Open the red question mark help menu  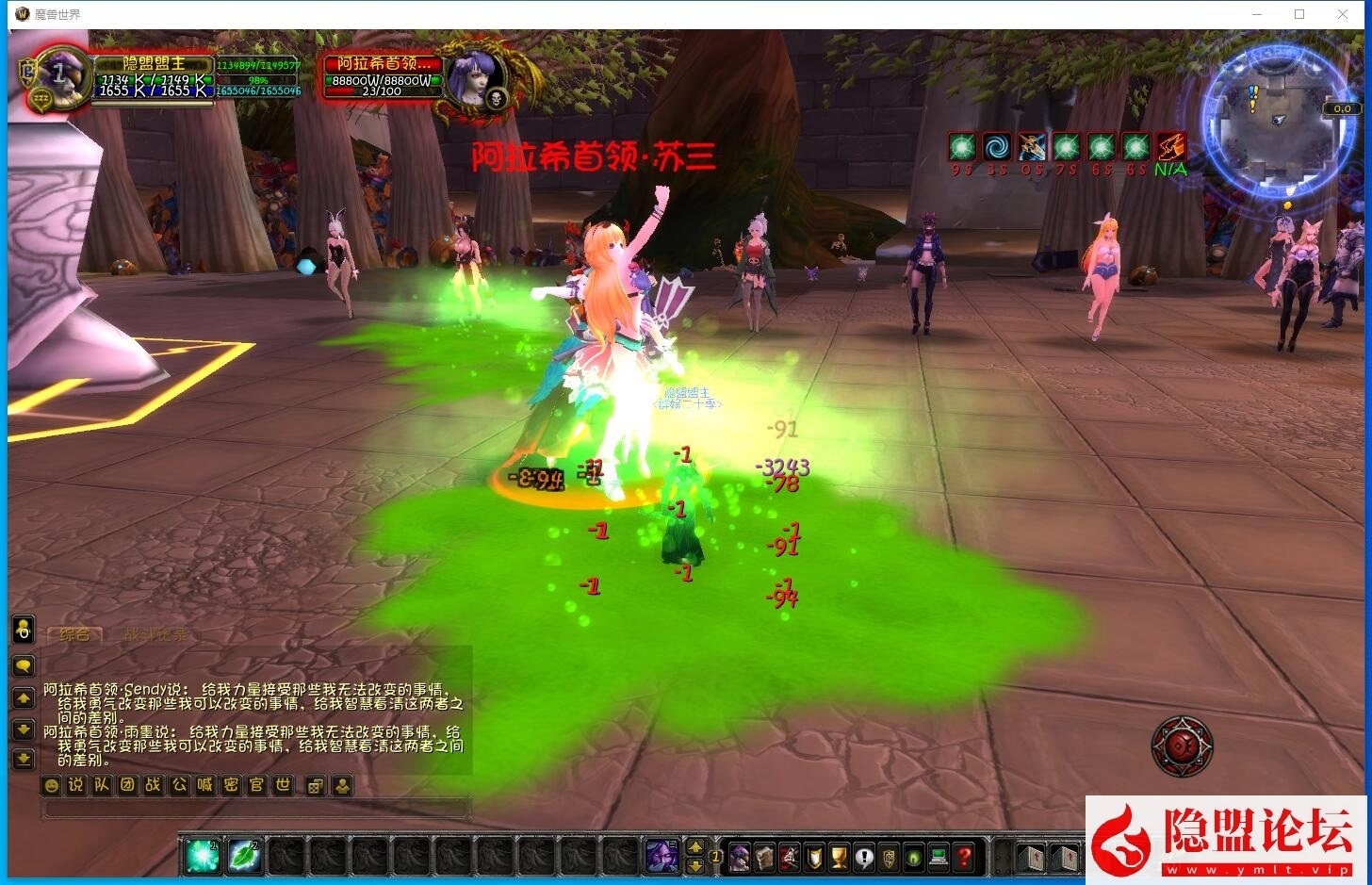(x=966, y=858)
